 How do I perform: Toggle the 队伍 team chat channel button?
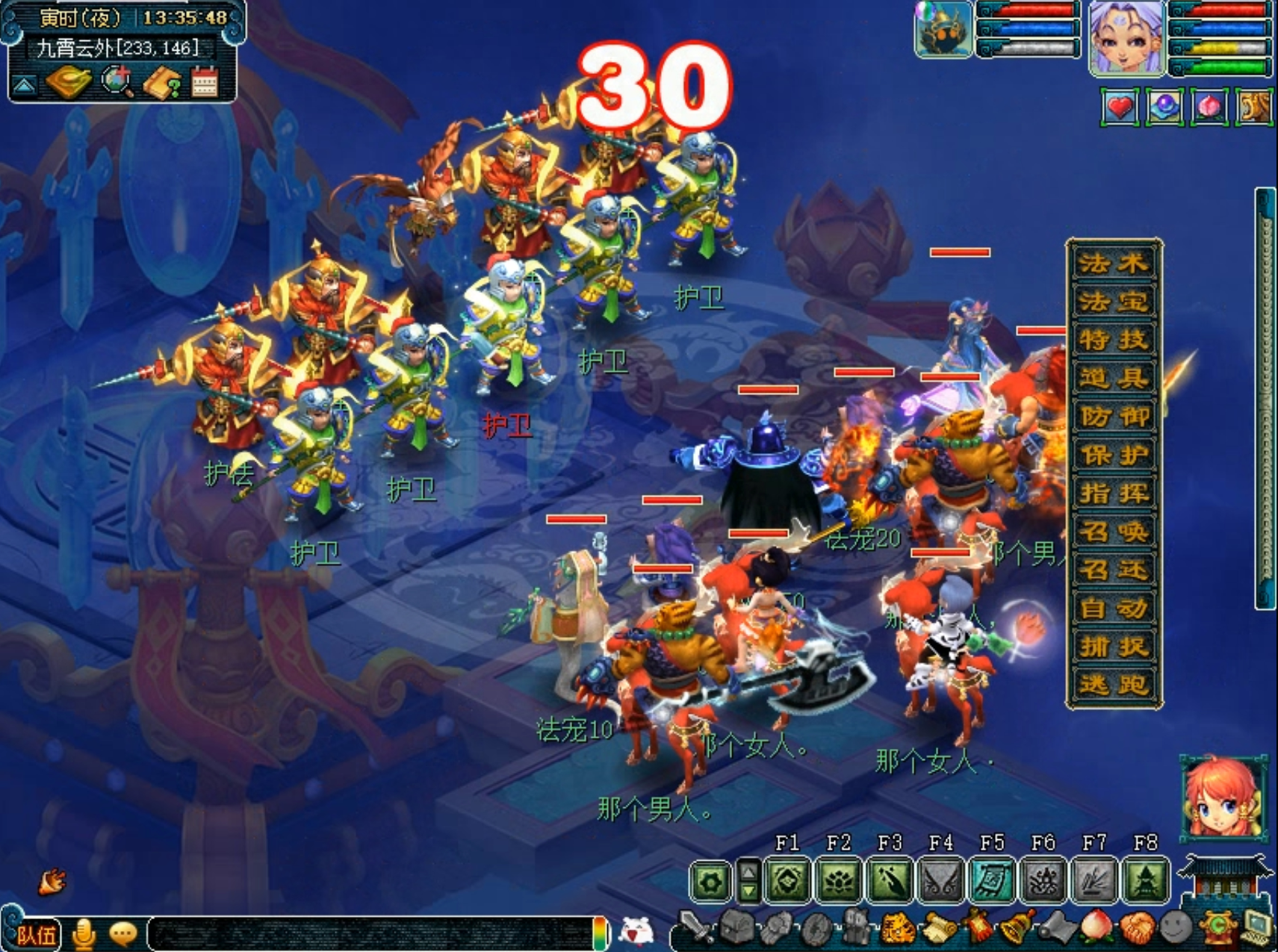34,934
